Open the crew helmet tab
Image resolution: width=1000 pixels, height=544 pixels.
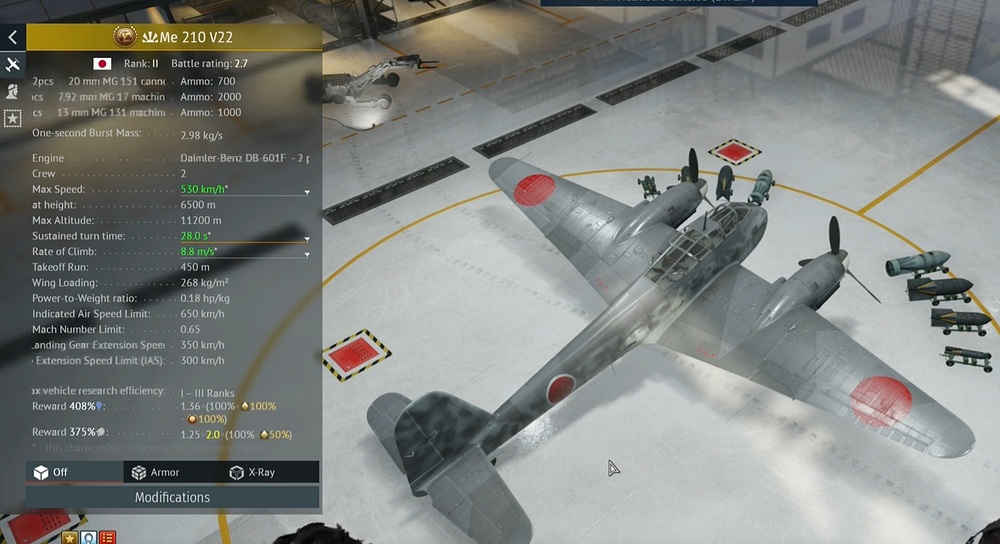[x=12, y=91]
